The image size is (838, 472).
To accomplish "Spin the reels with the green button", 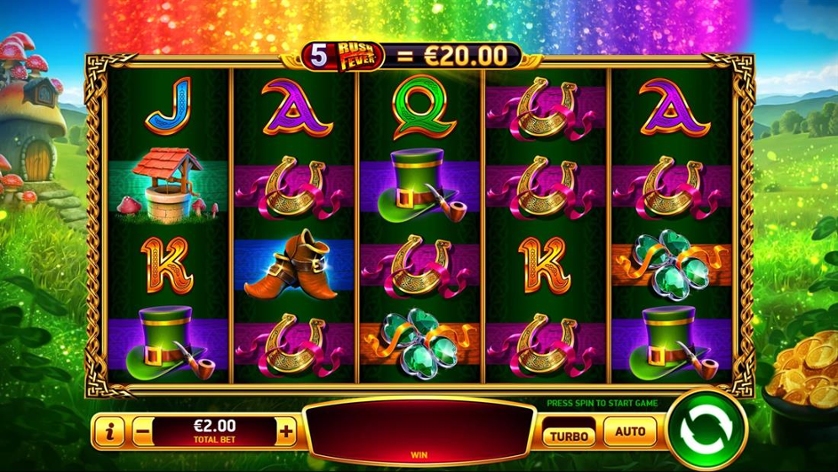I will tap(707, 432).
